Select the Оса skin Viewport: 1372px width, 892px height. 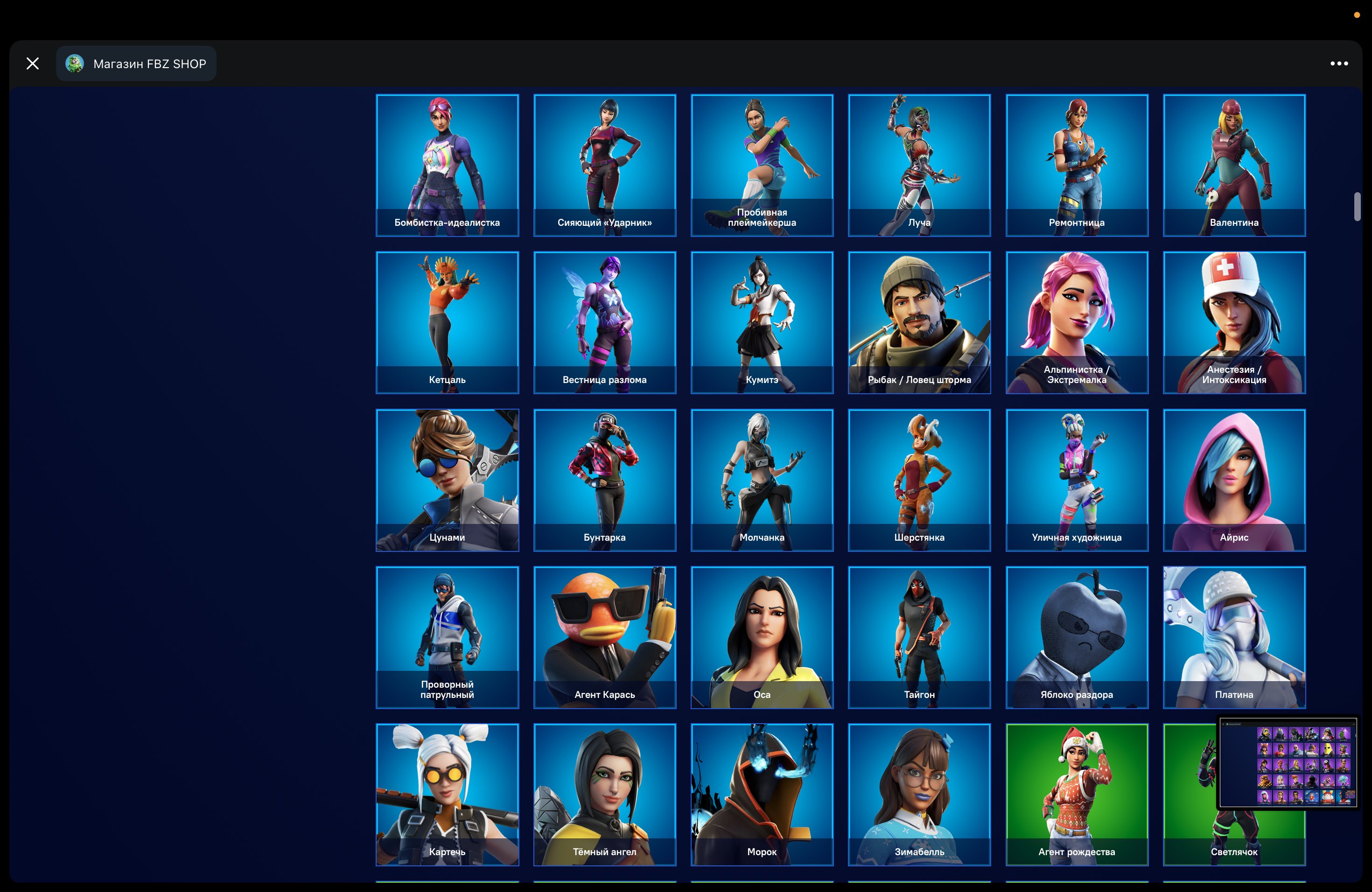762,637
